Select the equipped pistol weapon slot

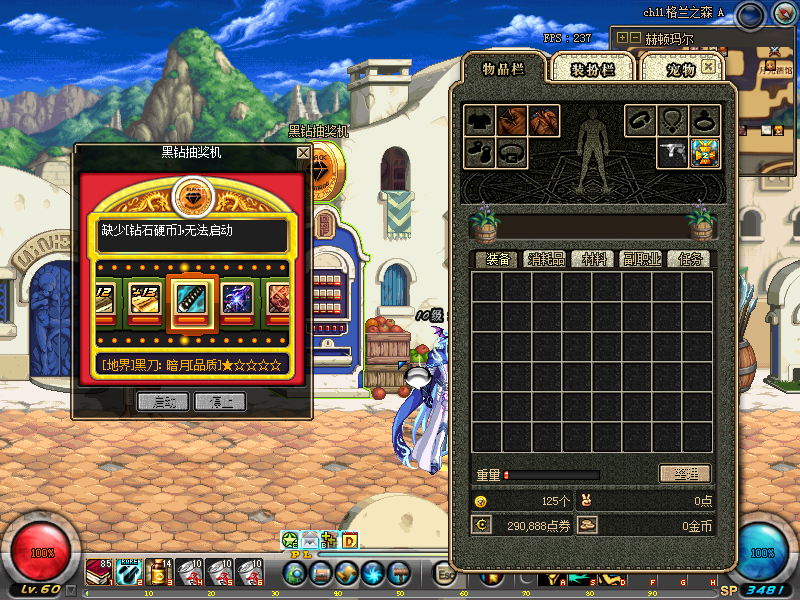tap(672, 153)
